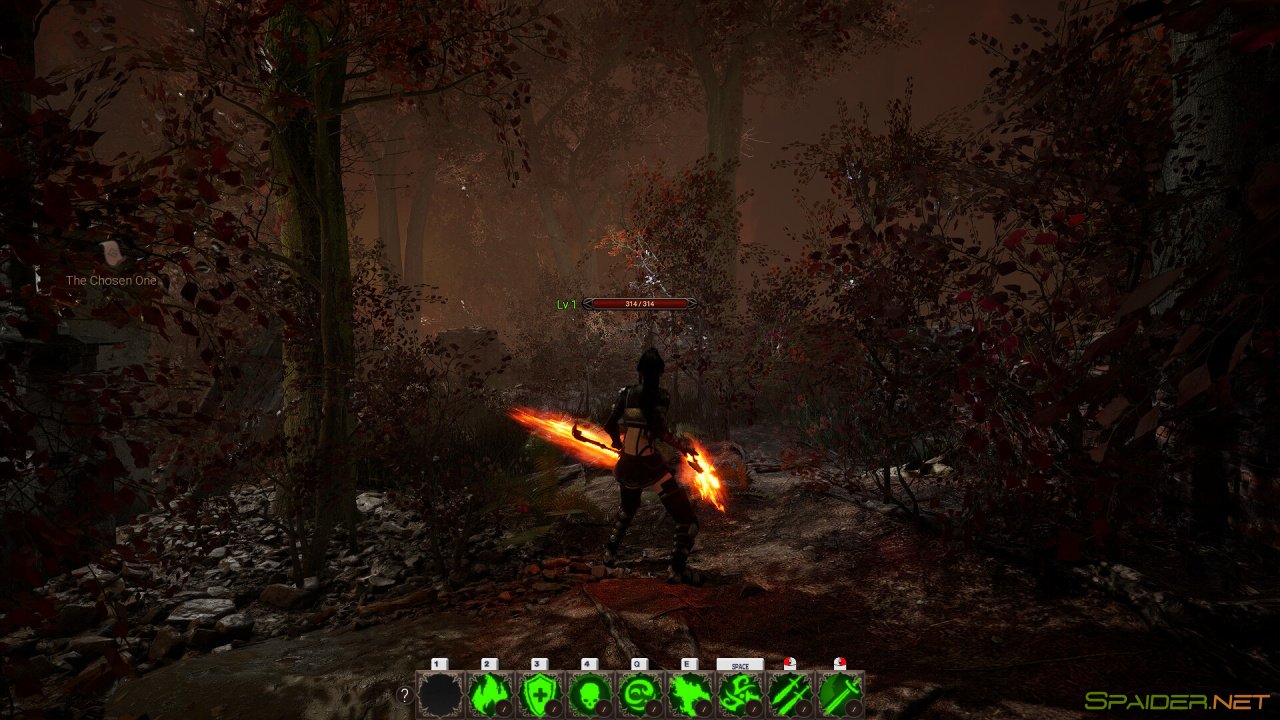
Task: Click the question mark help button
Action: [x=404, y=695]
